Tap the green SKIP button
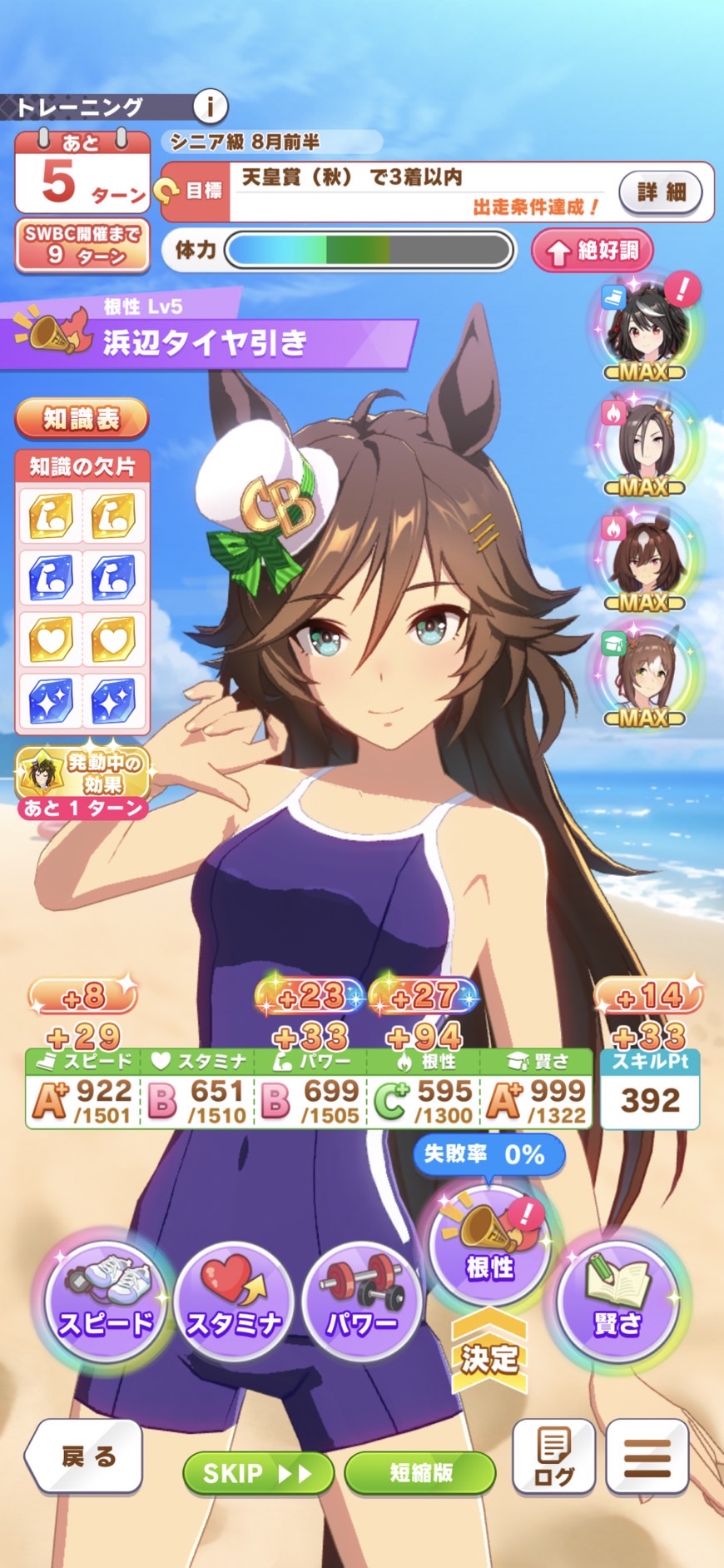Image resolution: width=724 pixels, height=1568 pixels. coord(258,1473)
